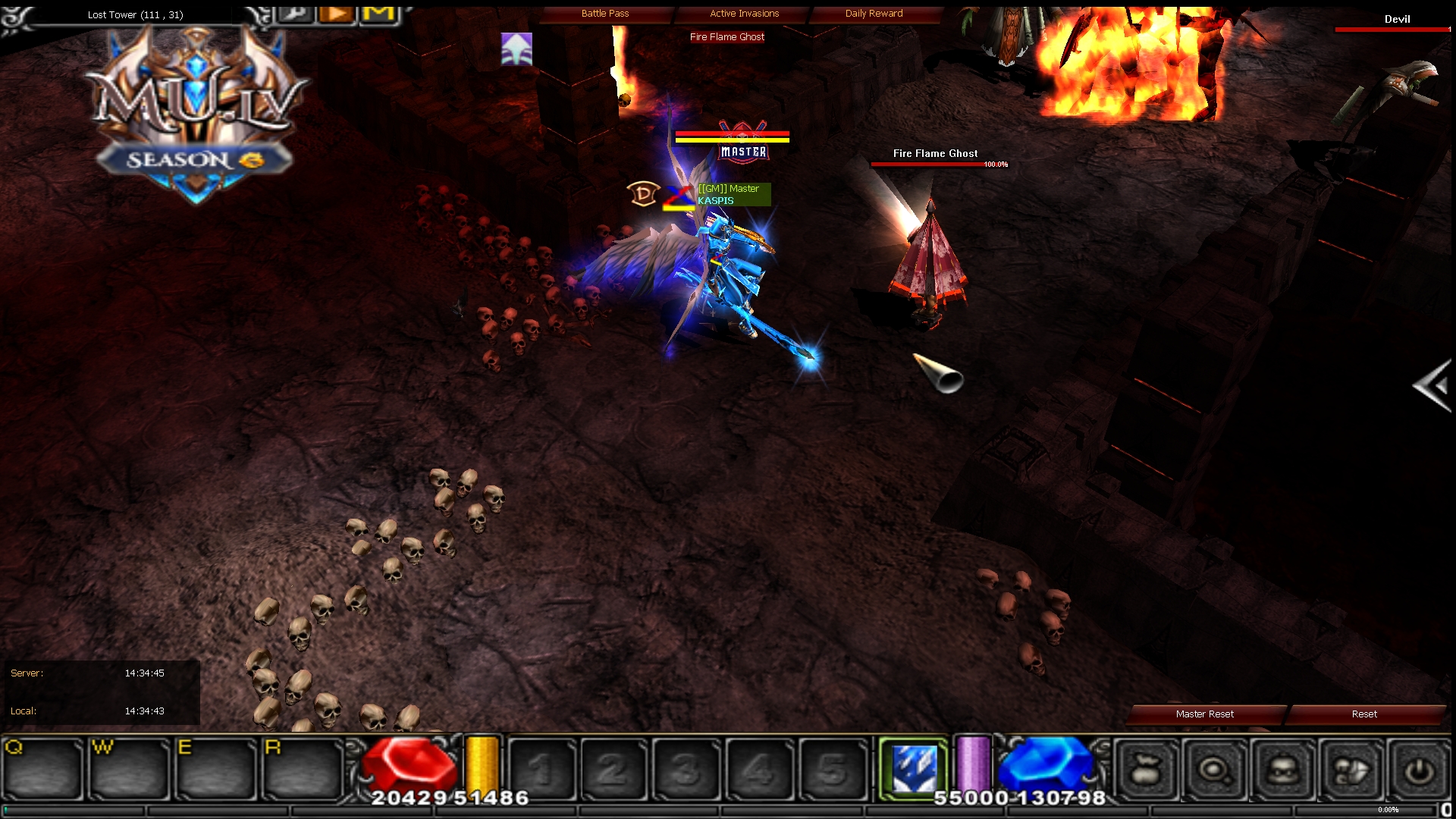The width and height of the screenshot is (1456, 819).
Task: Select the R hotkey item slot
Action: pos(303,770)
